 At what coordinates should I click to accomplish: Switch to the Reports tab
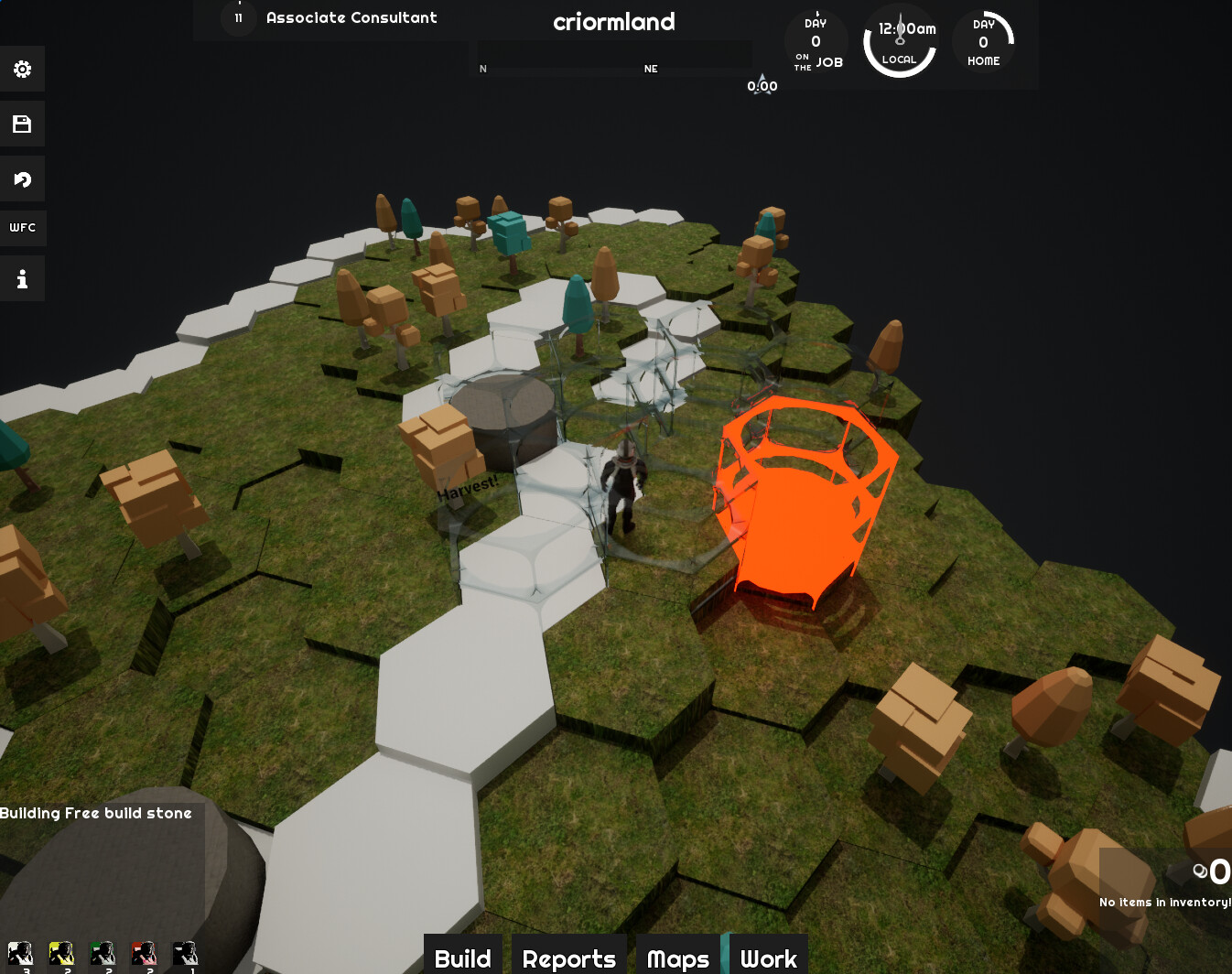pos(568,958)
